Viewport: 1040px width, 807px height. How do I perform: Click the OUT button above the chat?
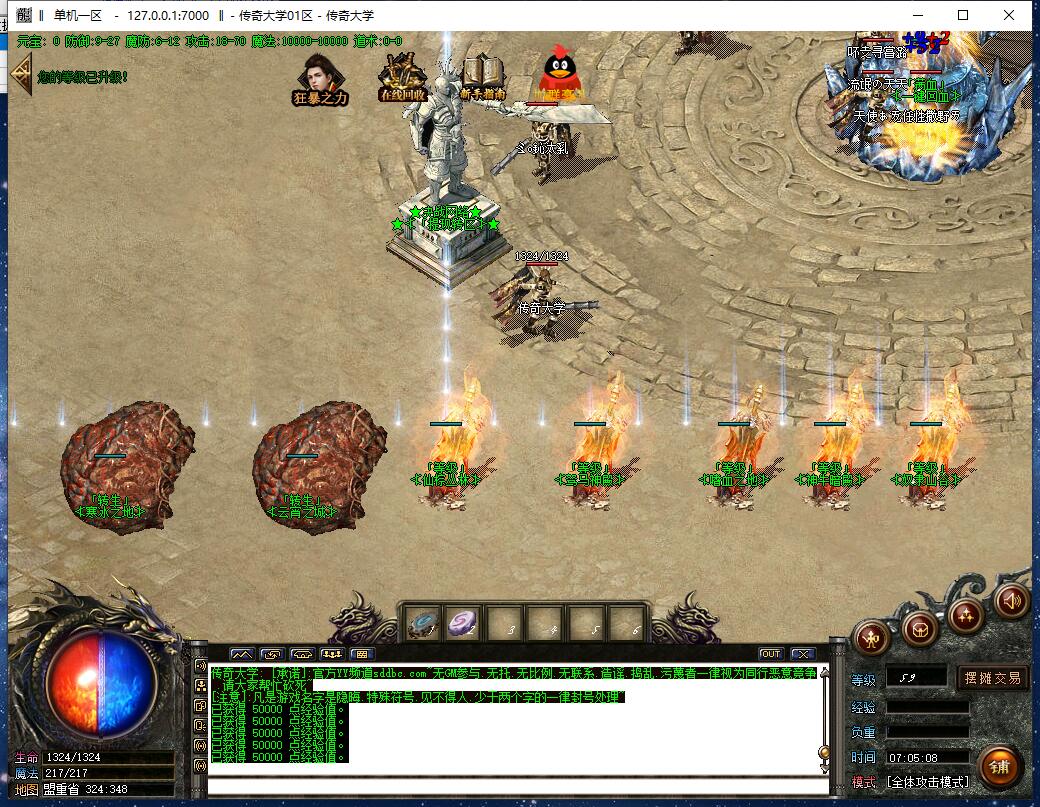[x=770, y=654]
